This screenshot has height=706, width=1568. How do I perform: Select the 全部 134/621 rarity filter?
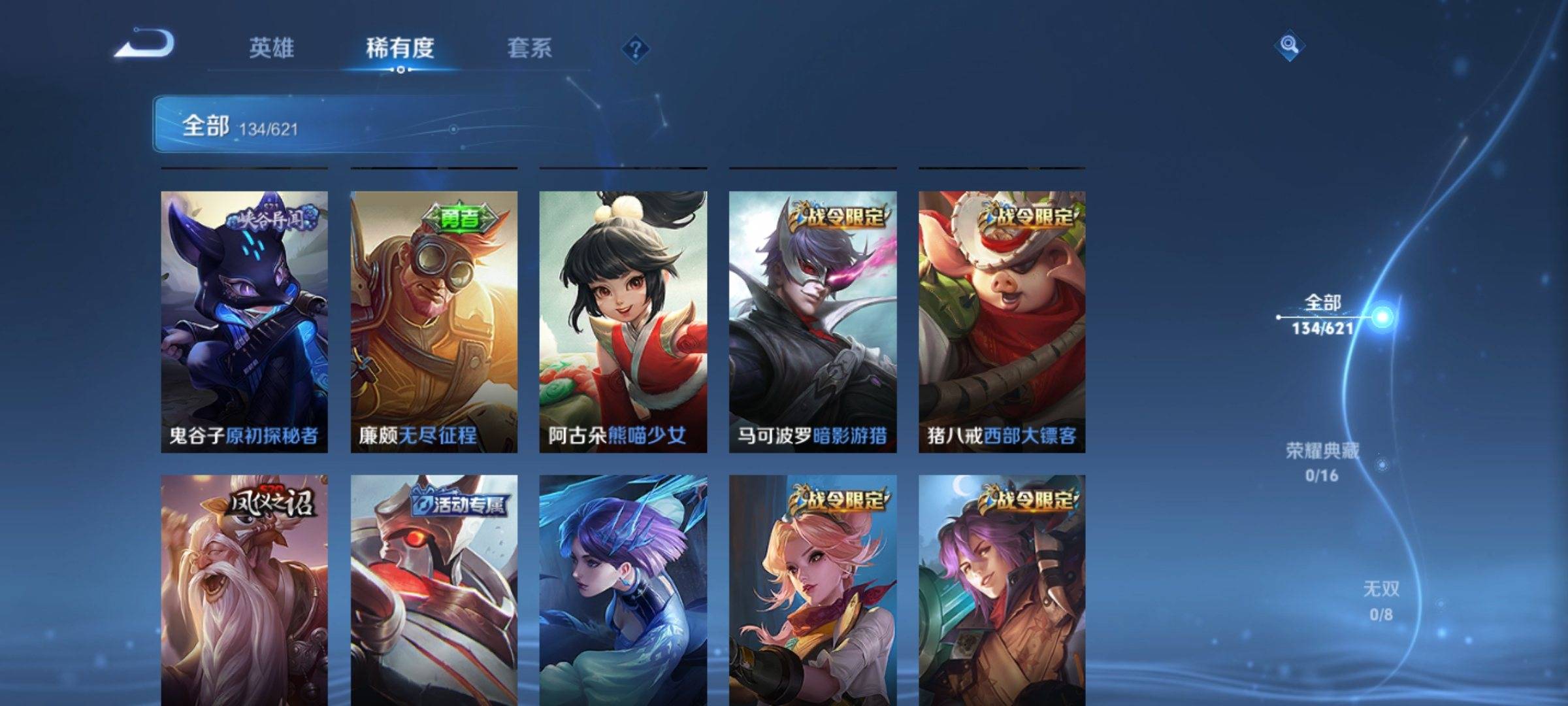(1324, 315)
